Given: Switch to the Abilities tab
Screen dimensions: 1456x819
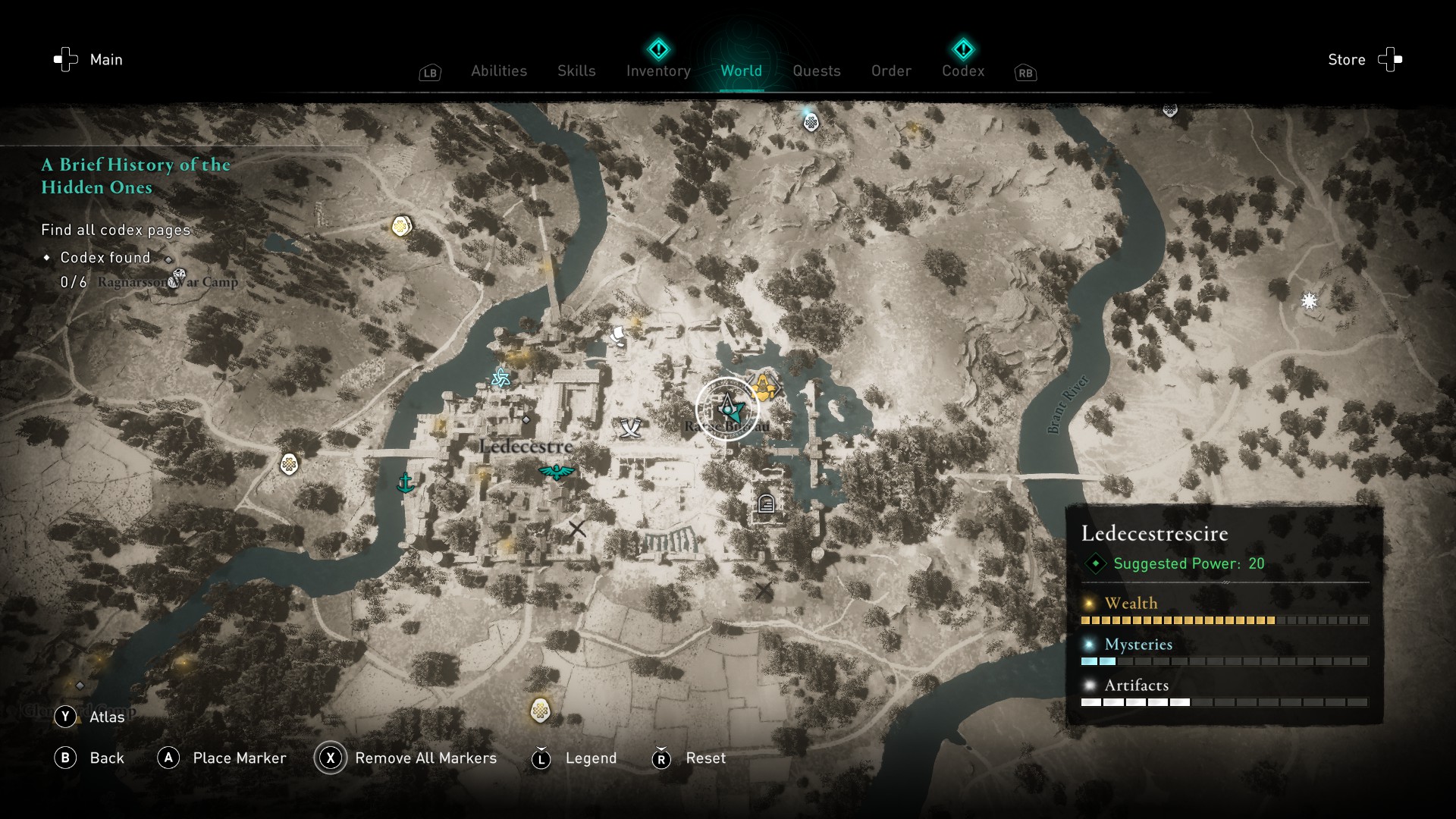Looking at the screenshot, I should pyautogui.click(x=498, y=71).
